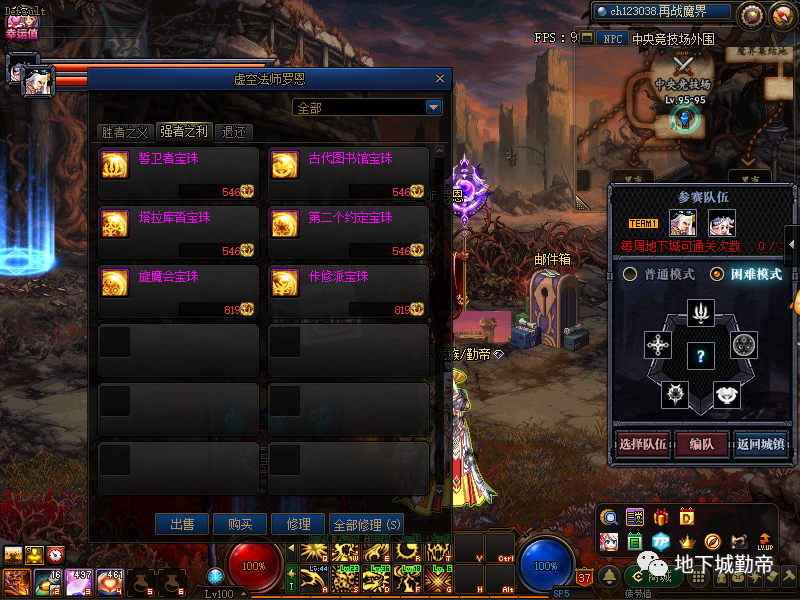This screenshot has width=800, height=600.
Task: Click the central question mark dungeon slot
Action: pos(701,355)
